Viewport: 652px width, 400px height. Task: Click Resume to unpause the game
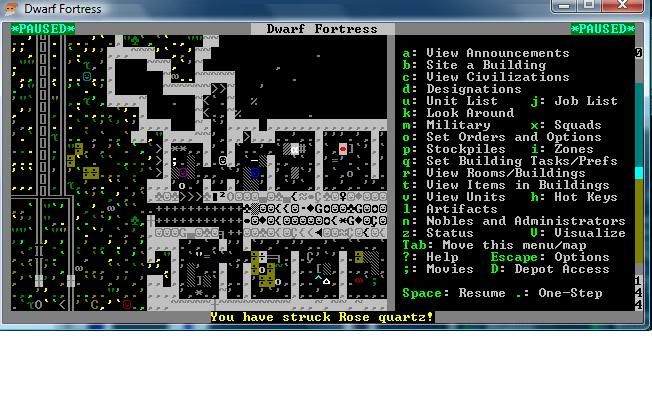[484, 293]
